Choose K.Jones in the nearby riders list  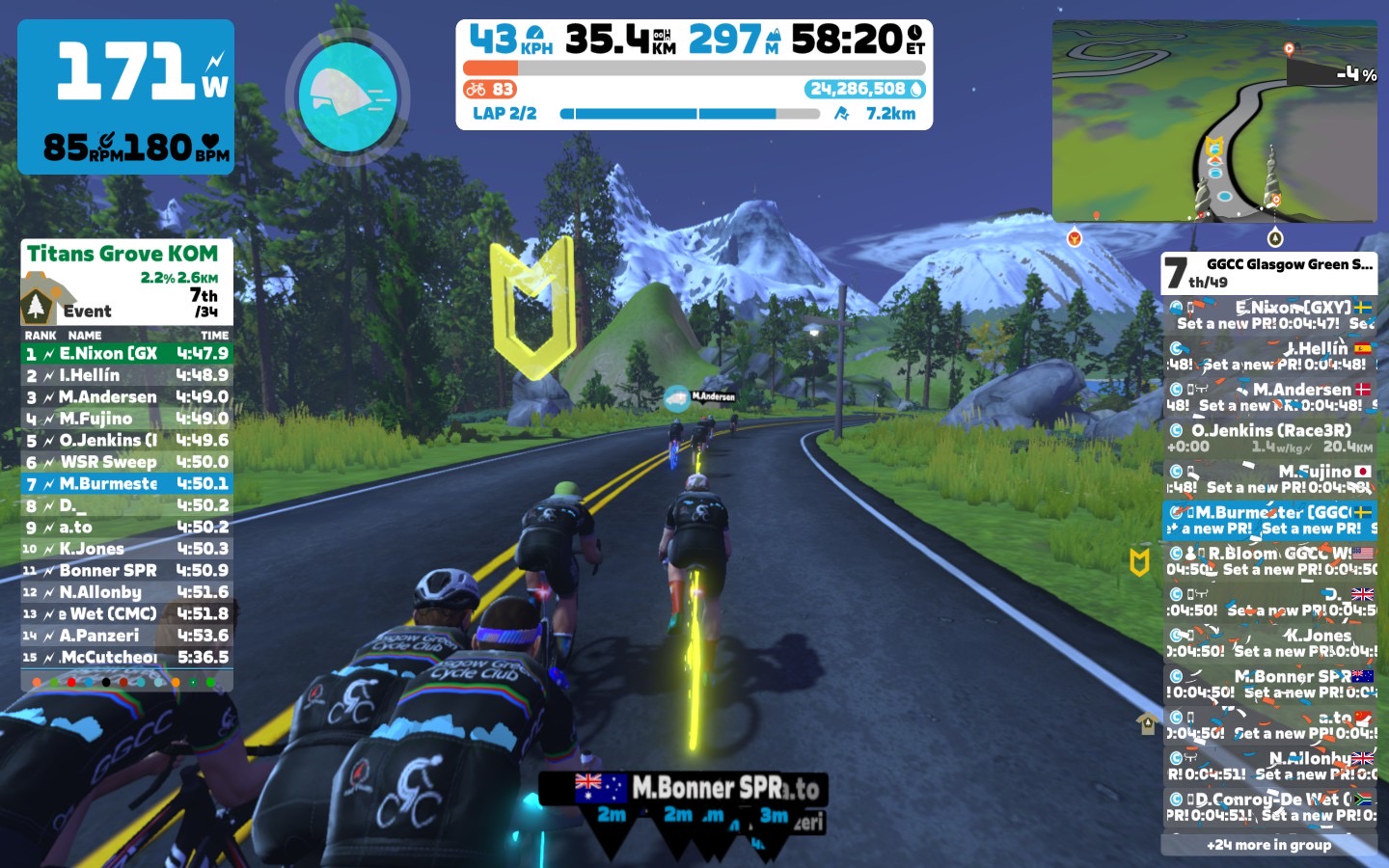pos(1269,643)
